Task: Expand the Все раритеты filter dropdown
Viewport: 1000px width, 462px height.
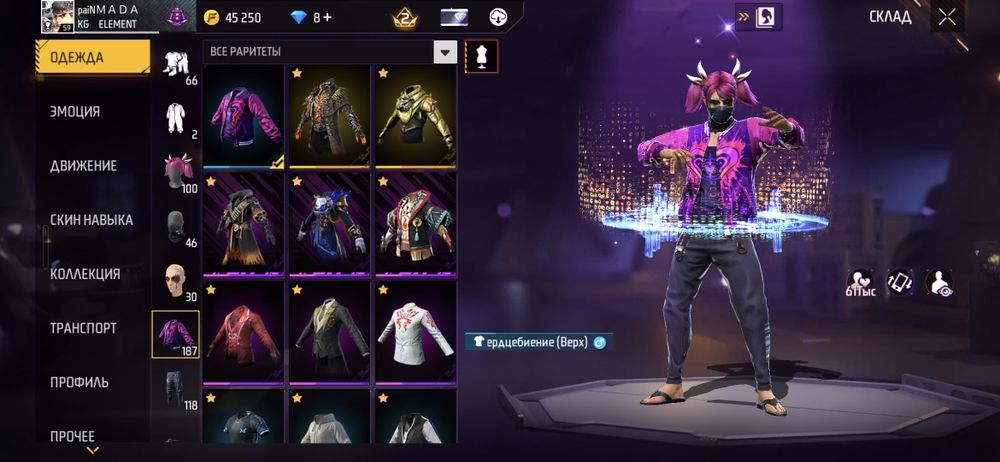Action: [445, 52]
